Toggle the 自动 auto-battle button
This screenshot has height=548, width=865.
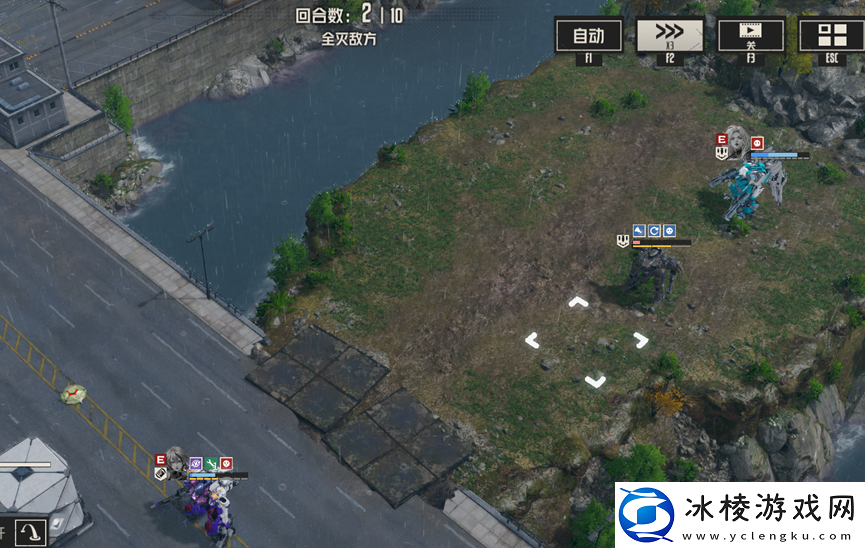pyautogui.click(x=588, y=36)
